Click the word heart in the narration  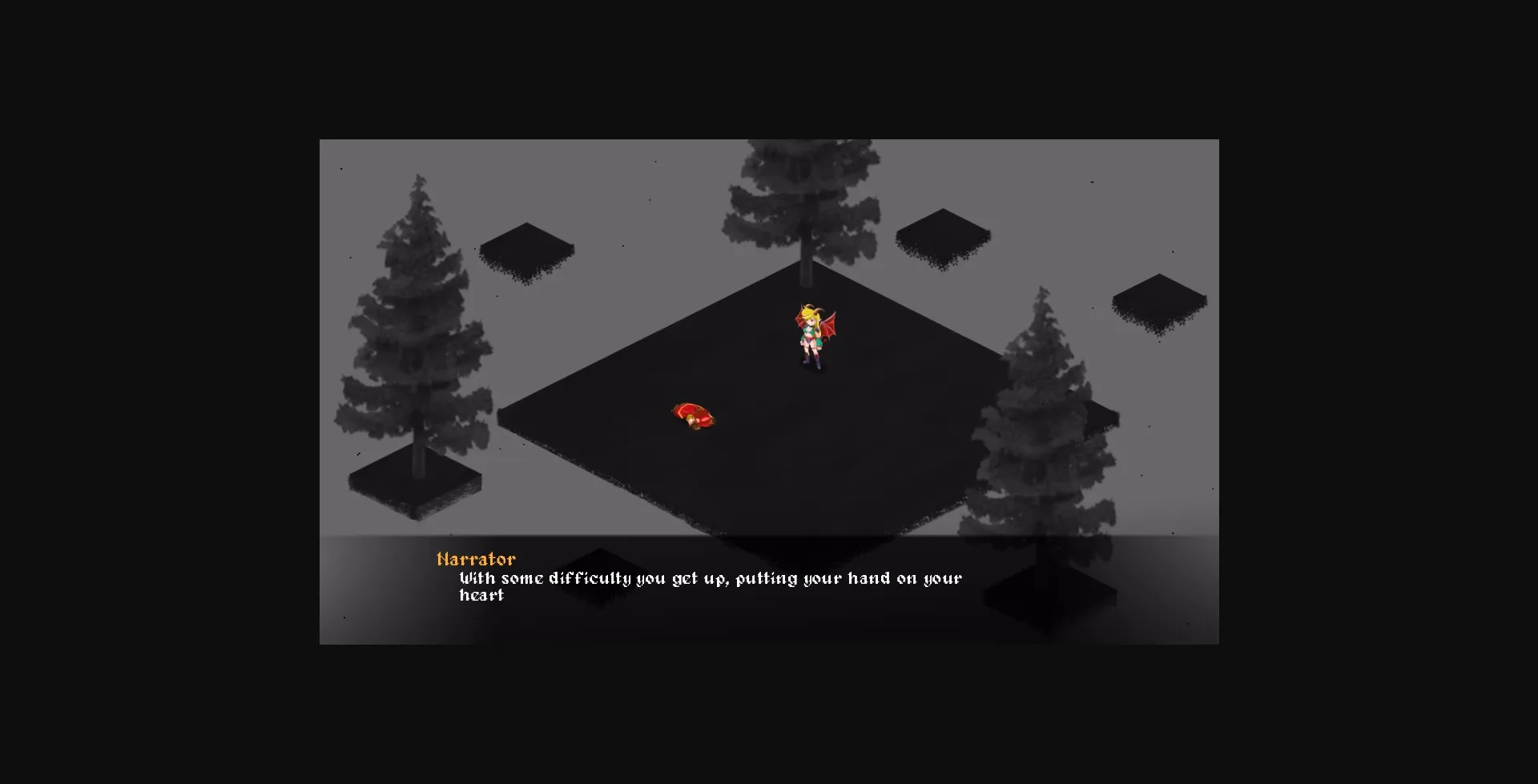[481, 595]
